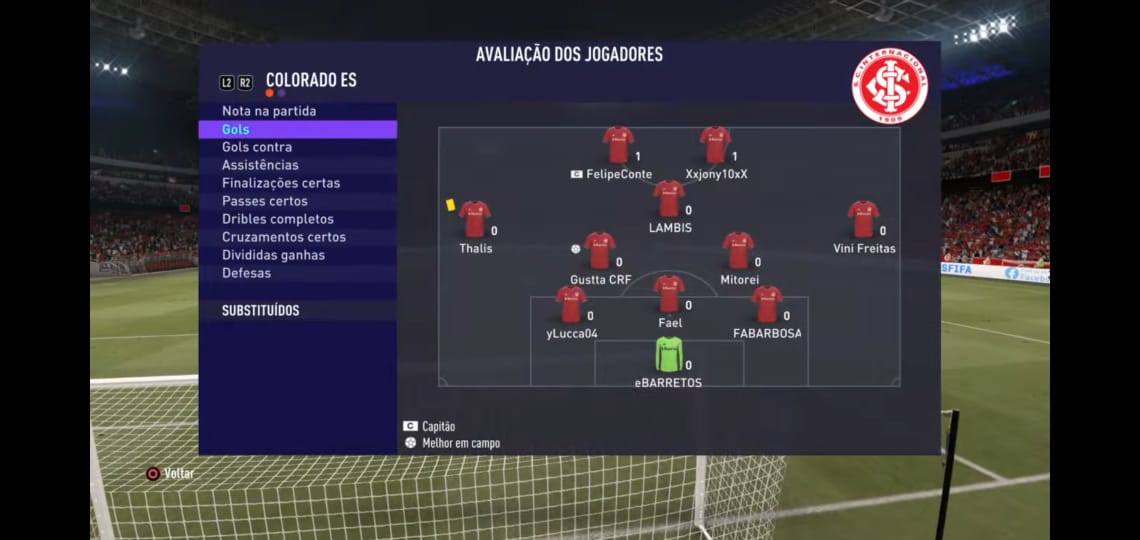The width and height of the screenshot is (1140, 540).
Task: Choose Dribles completos from the list
Action: [278, 219]
